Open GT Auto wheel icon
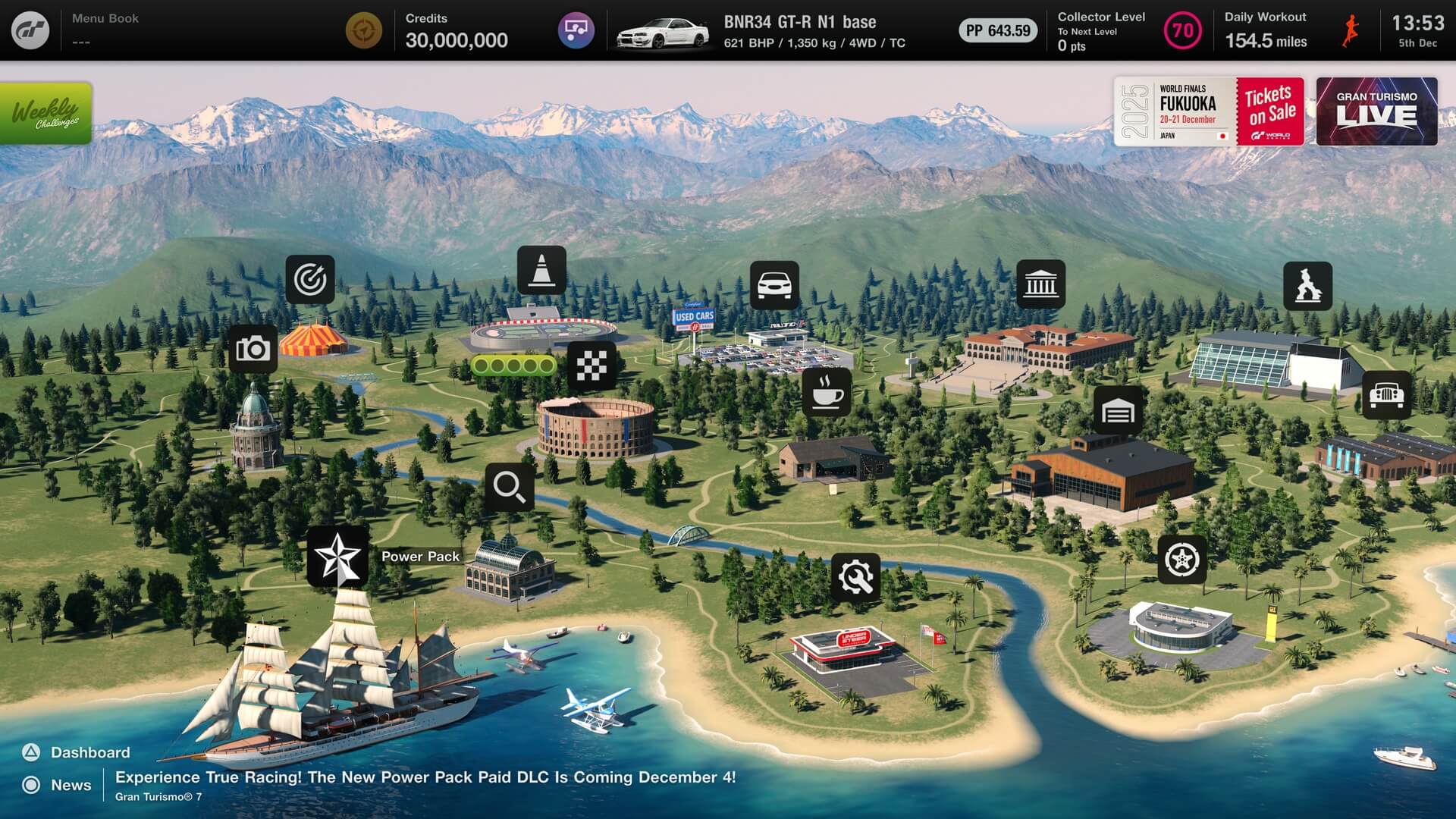This screenshot has height=819, width=1456. 1181,560
